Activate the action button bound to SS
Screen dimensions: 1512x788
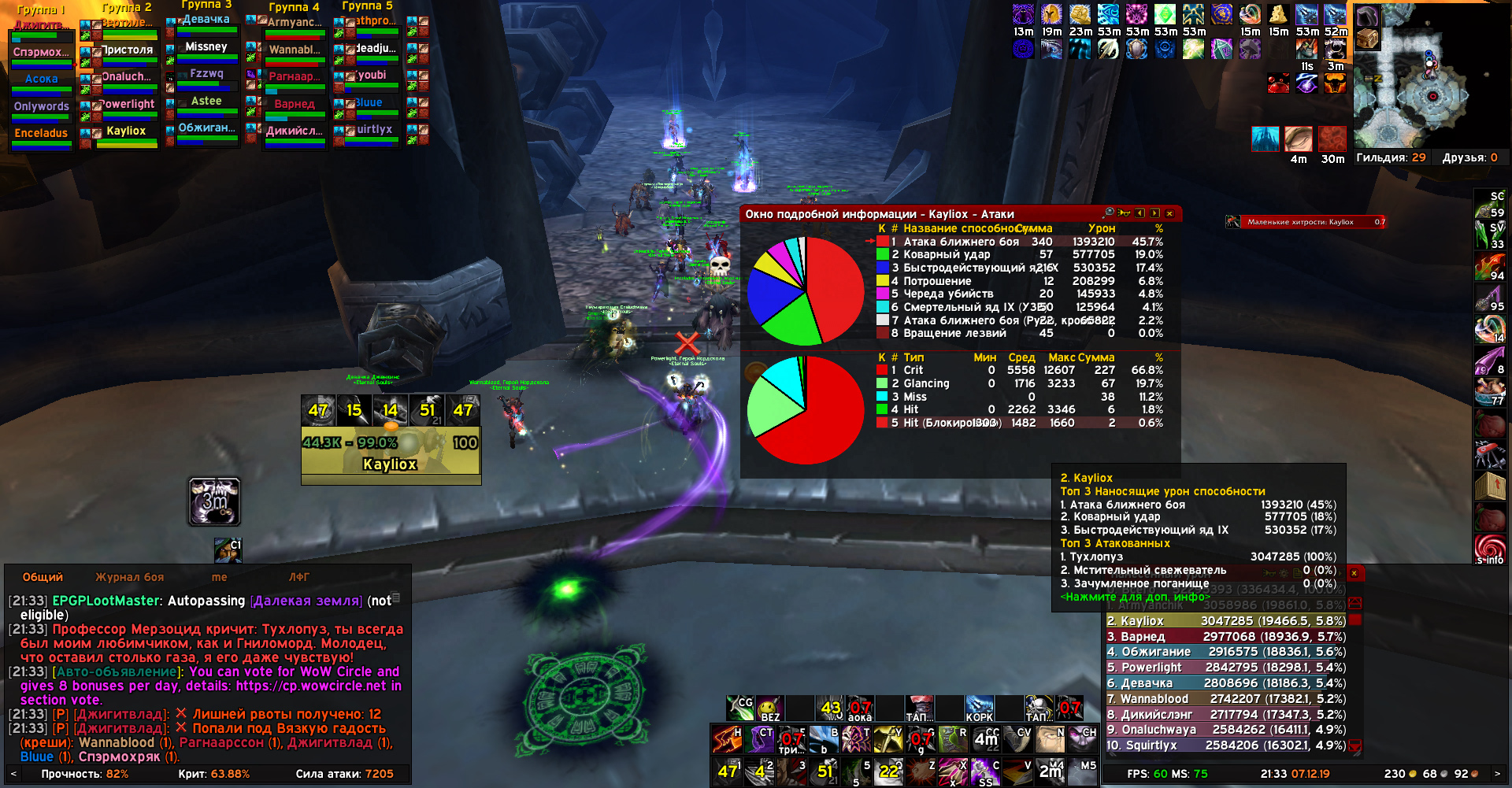pyautogui.click(x=984, y=772)
